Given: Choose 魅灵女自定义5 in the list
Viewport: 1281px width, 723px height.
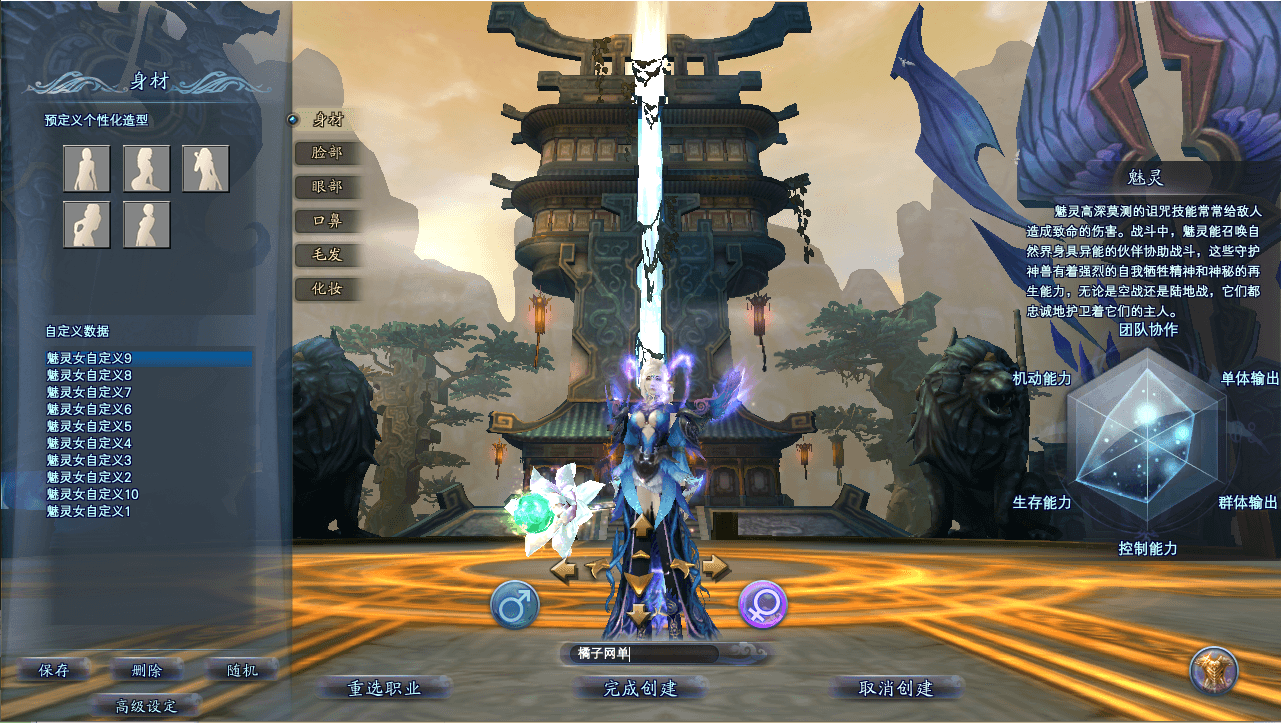Looking at the screenshot, I should pos(89,426).
